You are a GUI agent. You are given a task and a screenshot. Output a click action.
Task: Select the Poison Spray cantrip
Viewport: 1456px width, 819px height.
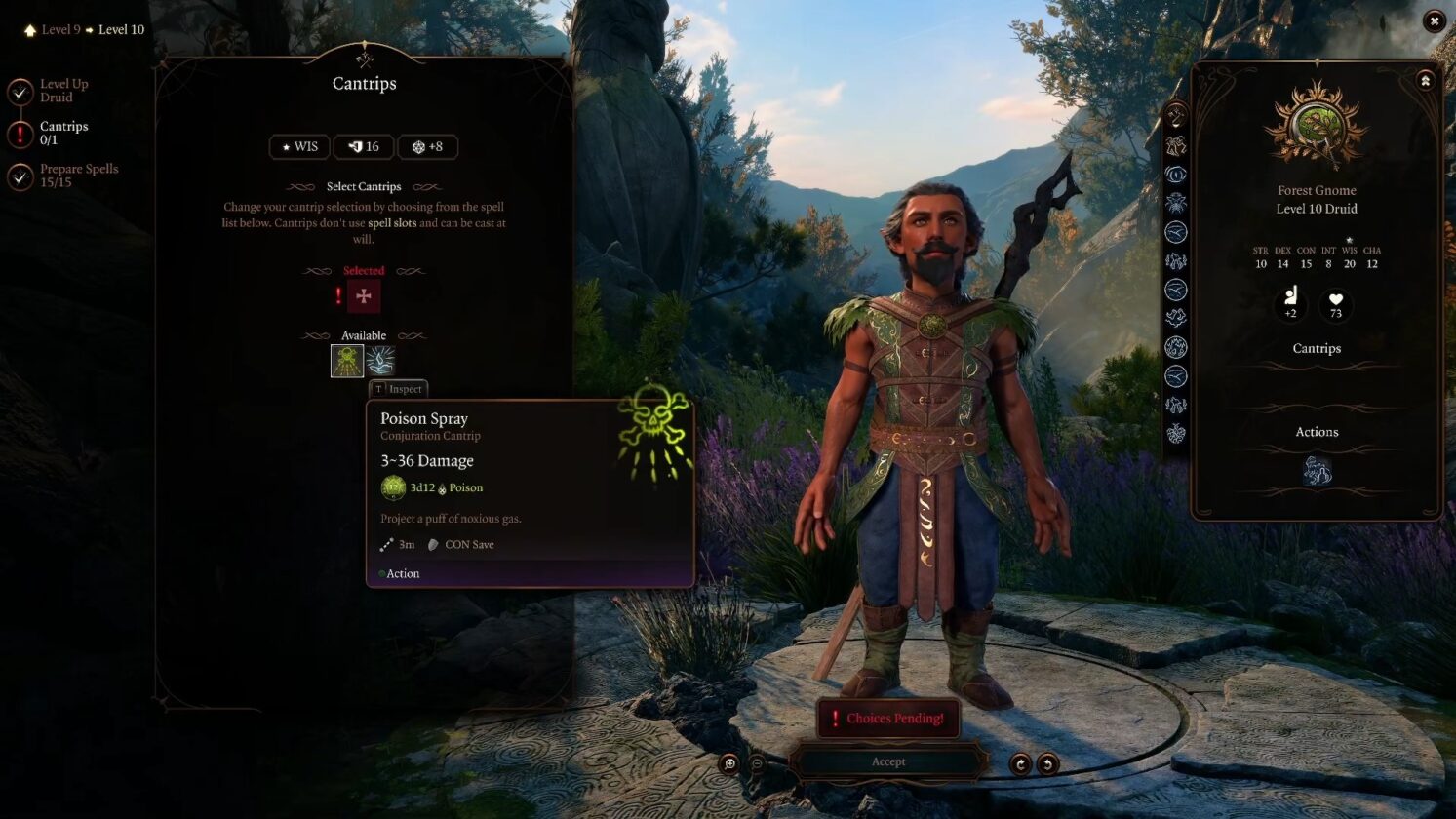(x=347, y=361)
